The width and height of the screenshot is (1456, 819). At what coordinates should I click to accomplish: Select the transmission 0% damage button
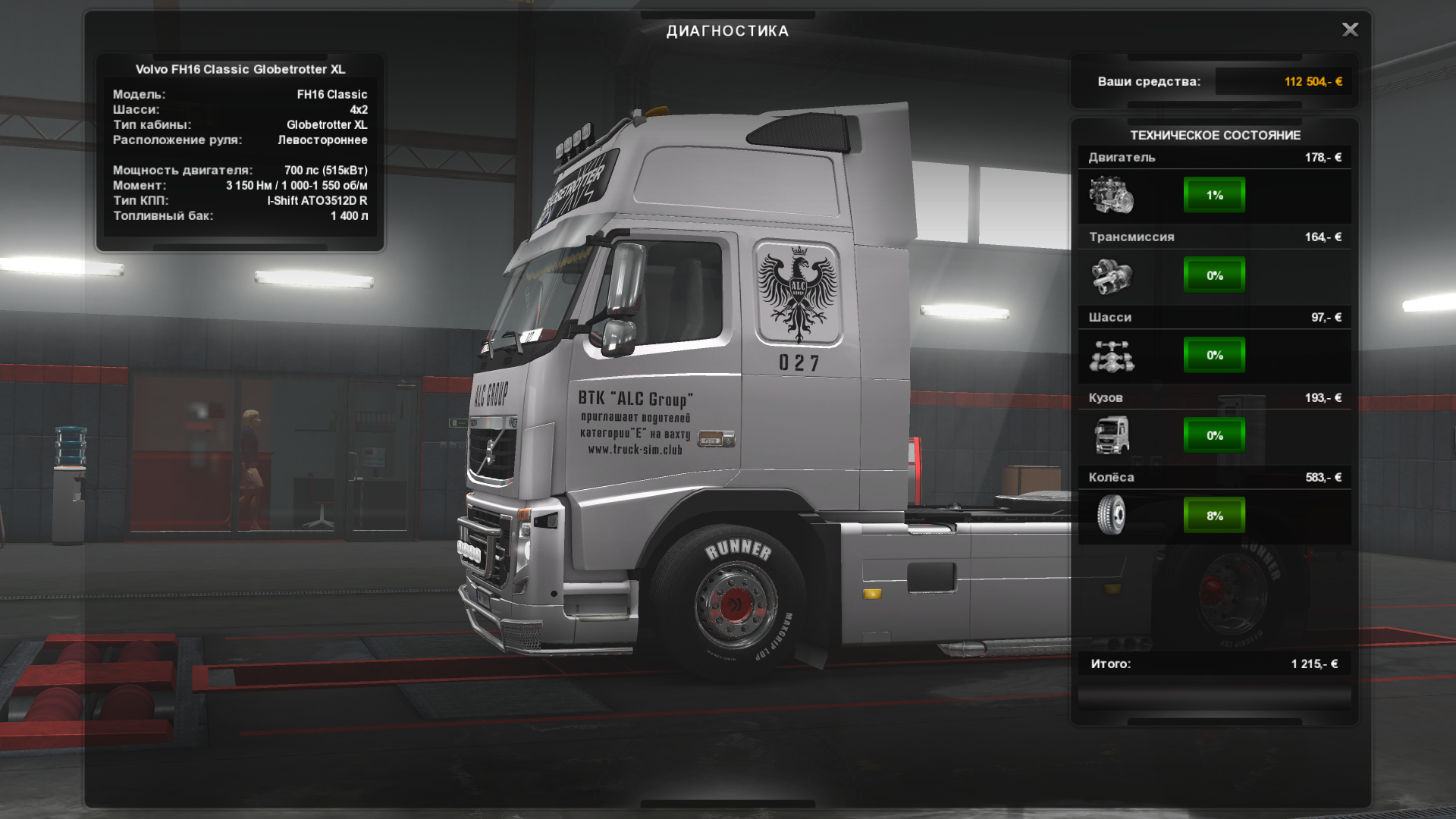point(1214,275)
